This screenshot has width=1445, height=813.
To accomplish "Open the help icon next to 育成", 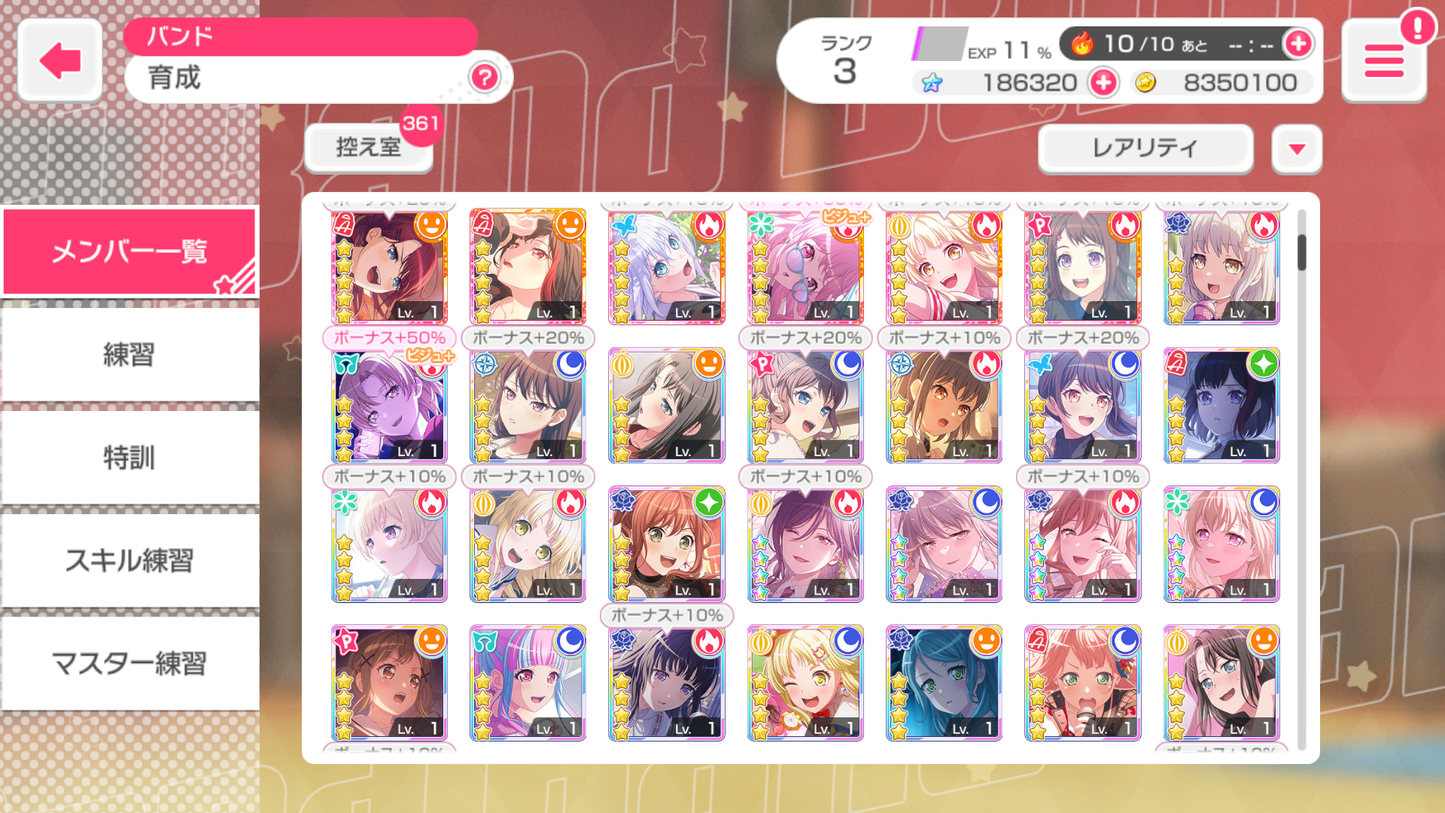I will (x=486, y=78).
